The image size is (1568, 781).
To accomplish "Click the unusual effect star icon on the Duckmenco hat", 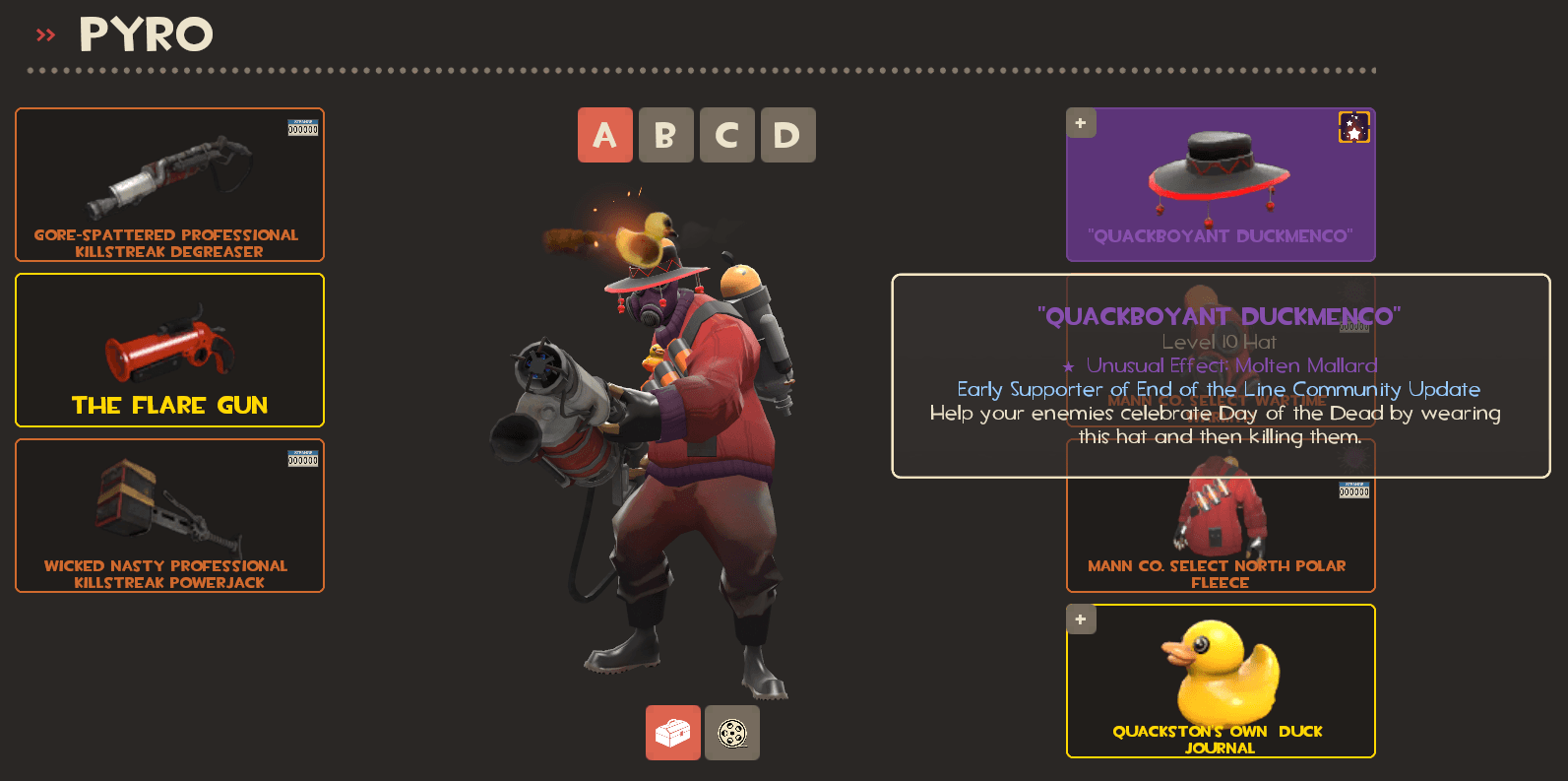I will coord(1354,127).
